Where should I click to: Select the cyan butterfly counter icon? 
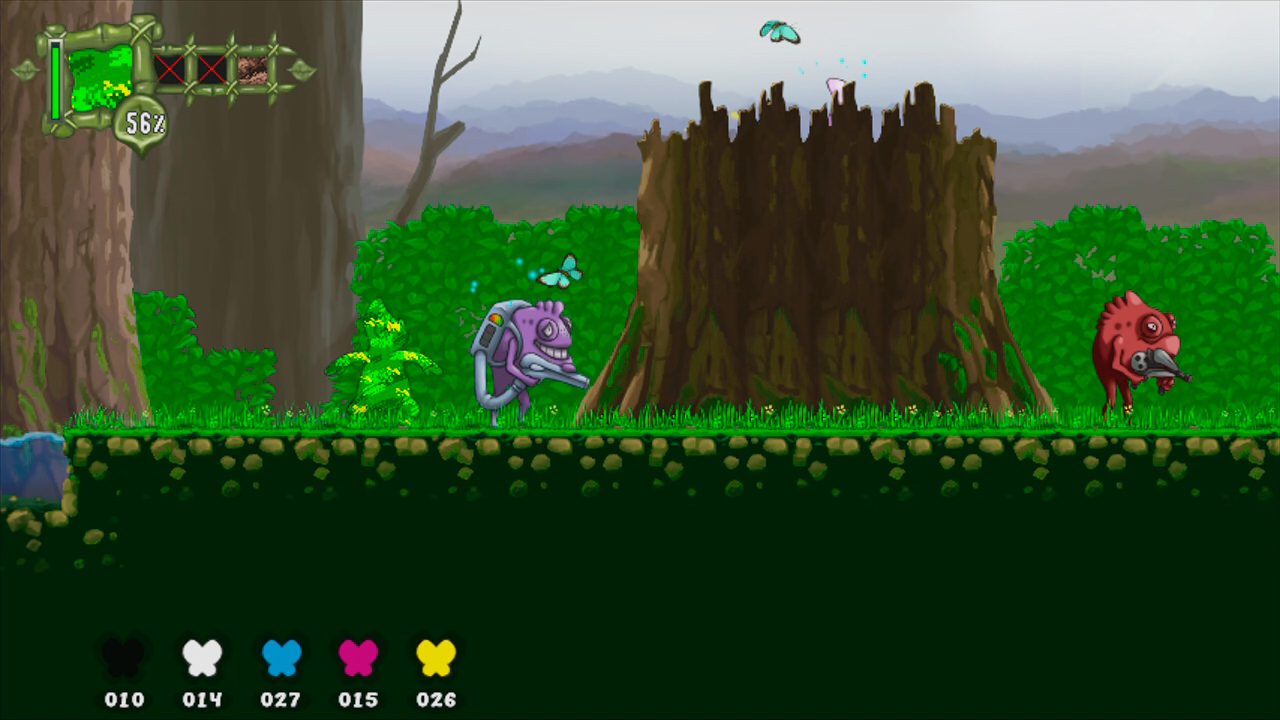pos(280,655)
